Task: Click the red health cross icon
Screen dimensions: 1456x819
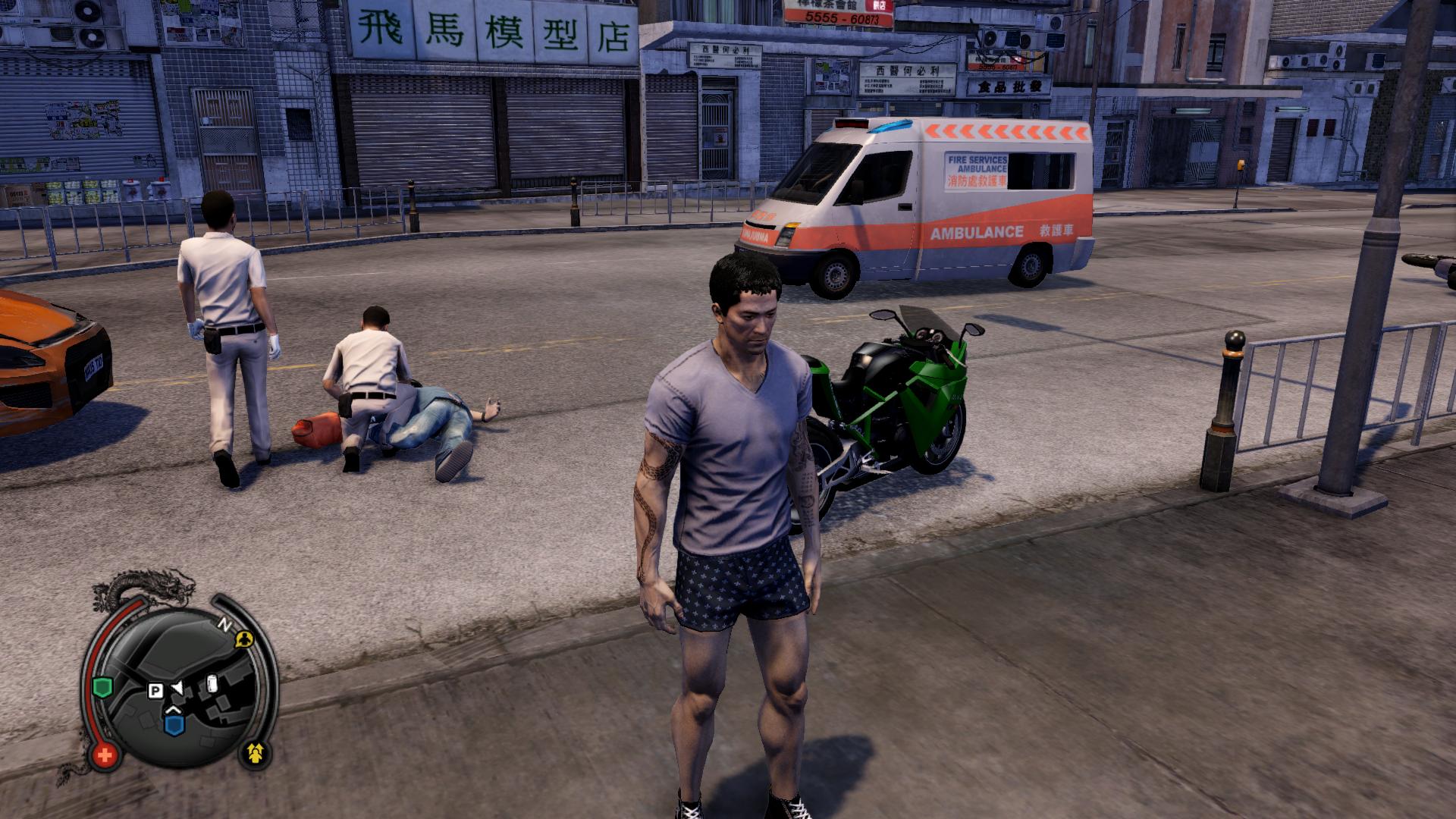Action: click(x=105, y=755)
